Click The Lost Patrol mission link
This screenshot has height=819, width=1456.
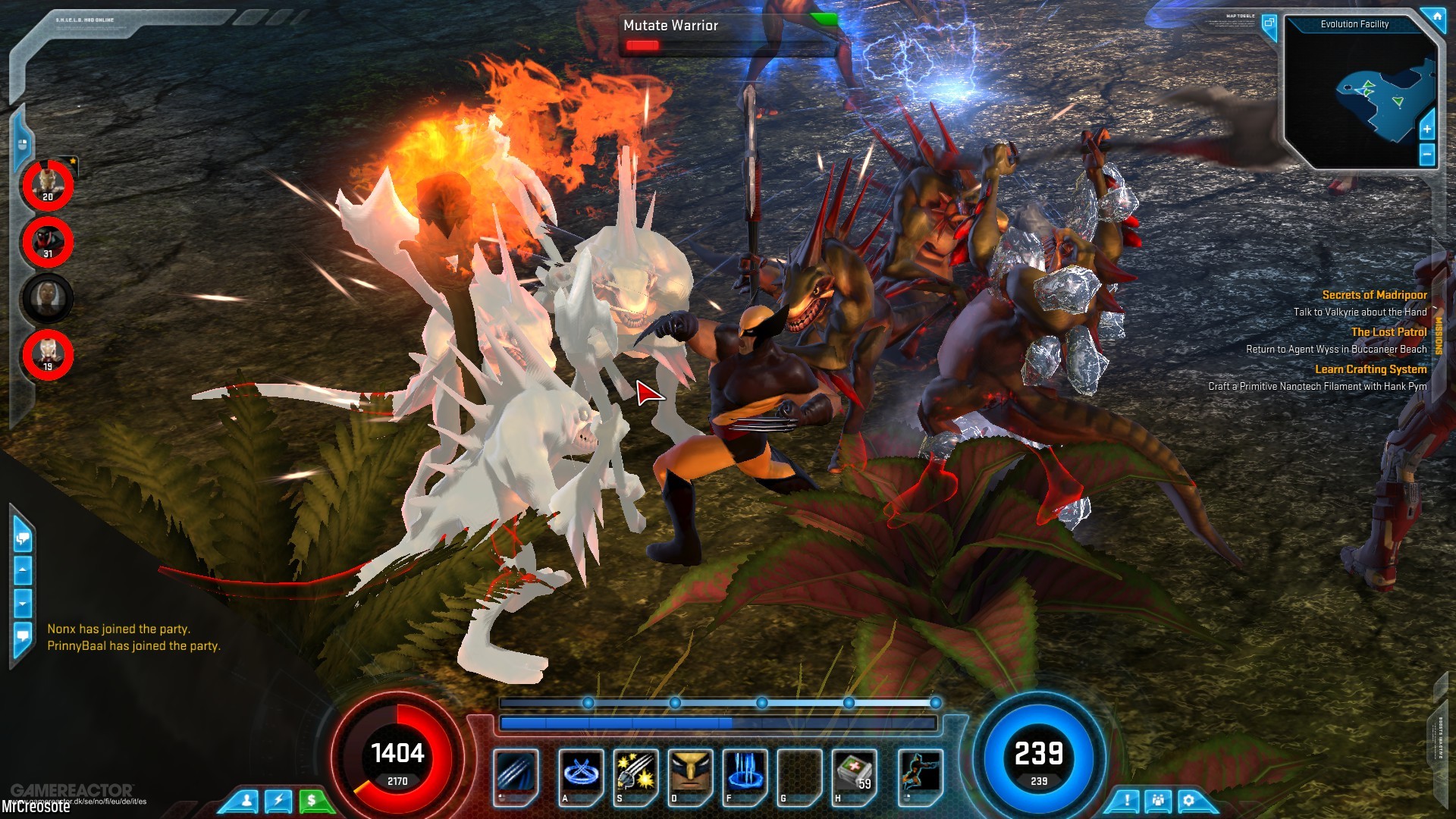(1388, 331)
